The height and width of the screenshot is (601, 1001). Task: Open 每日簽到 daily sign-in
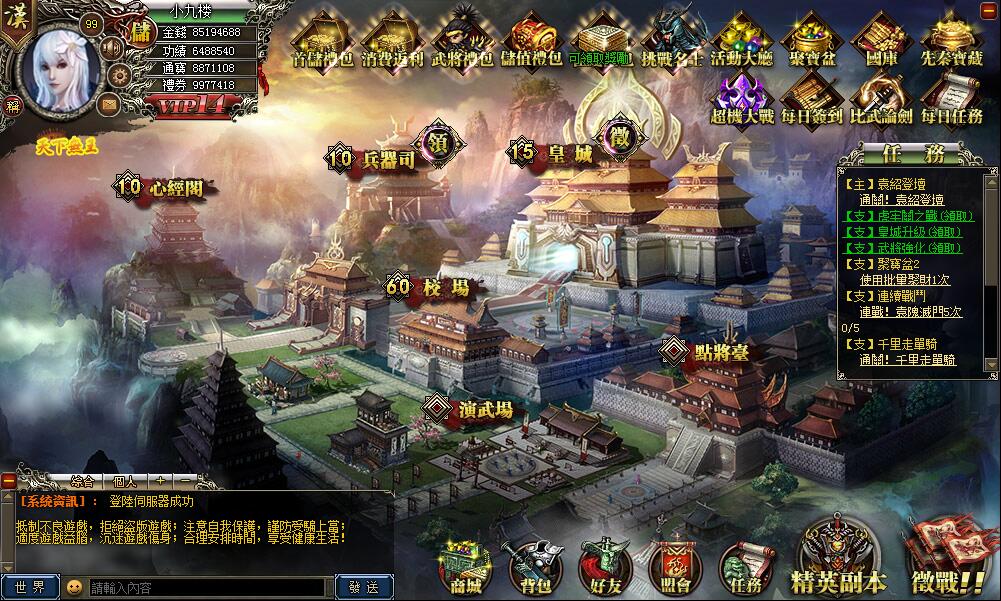[x=812, y=100]
